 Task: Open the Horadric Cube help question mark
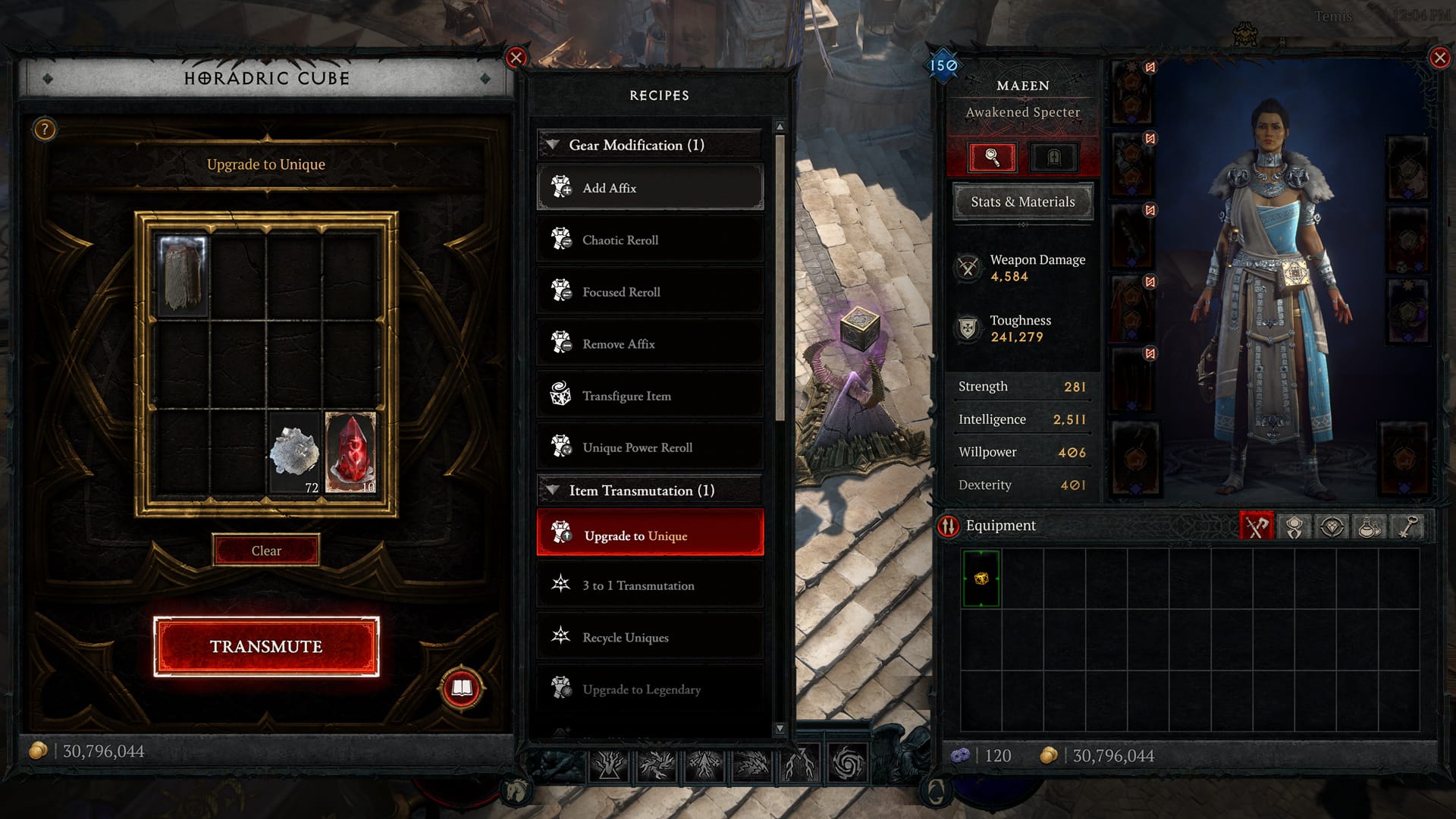[45, 130]
